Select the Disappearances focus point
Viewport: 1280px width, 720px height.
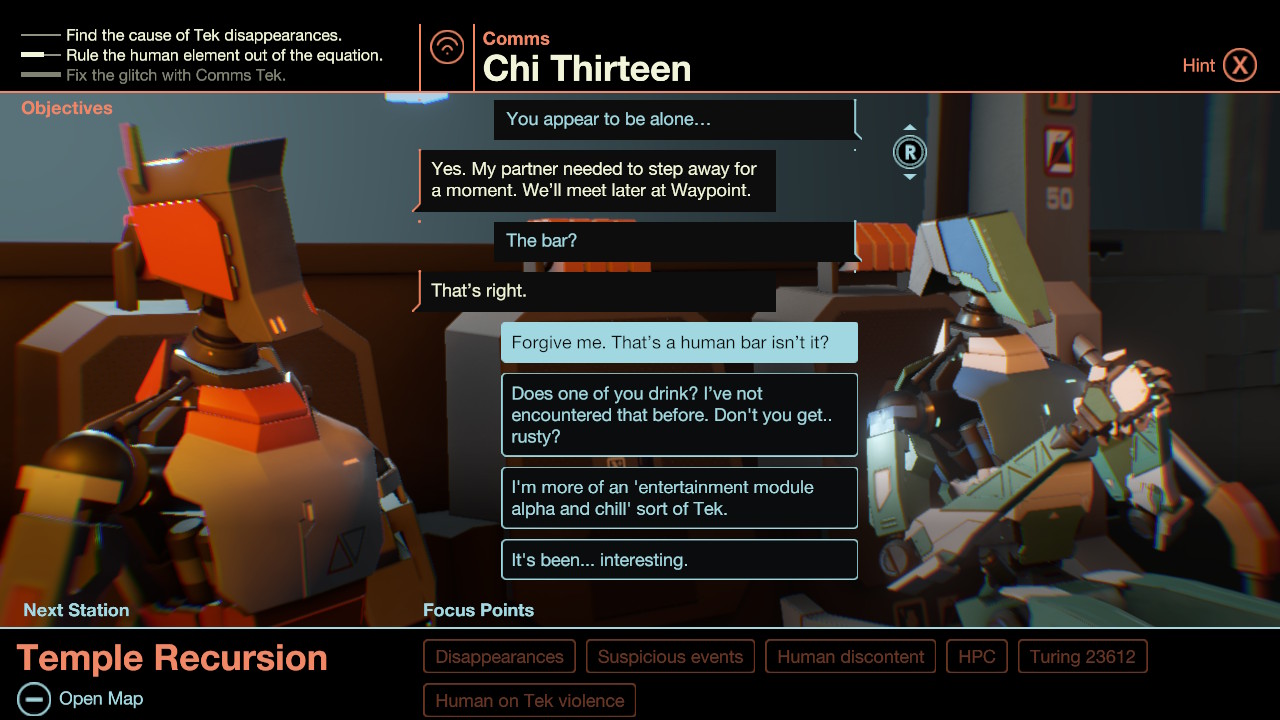(x=499, y=657)
